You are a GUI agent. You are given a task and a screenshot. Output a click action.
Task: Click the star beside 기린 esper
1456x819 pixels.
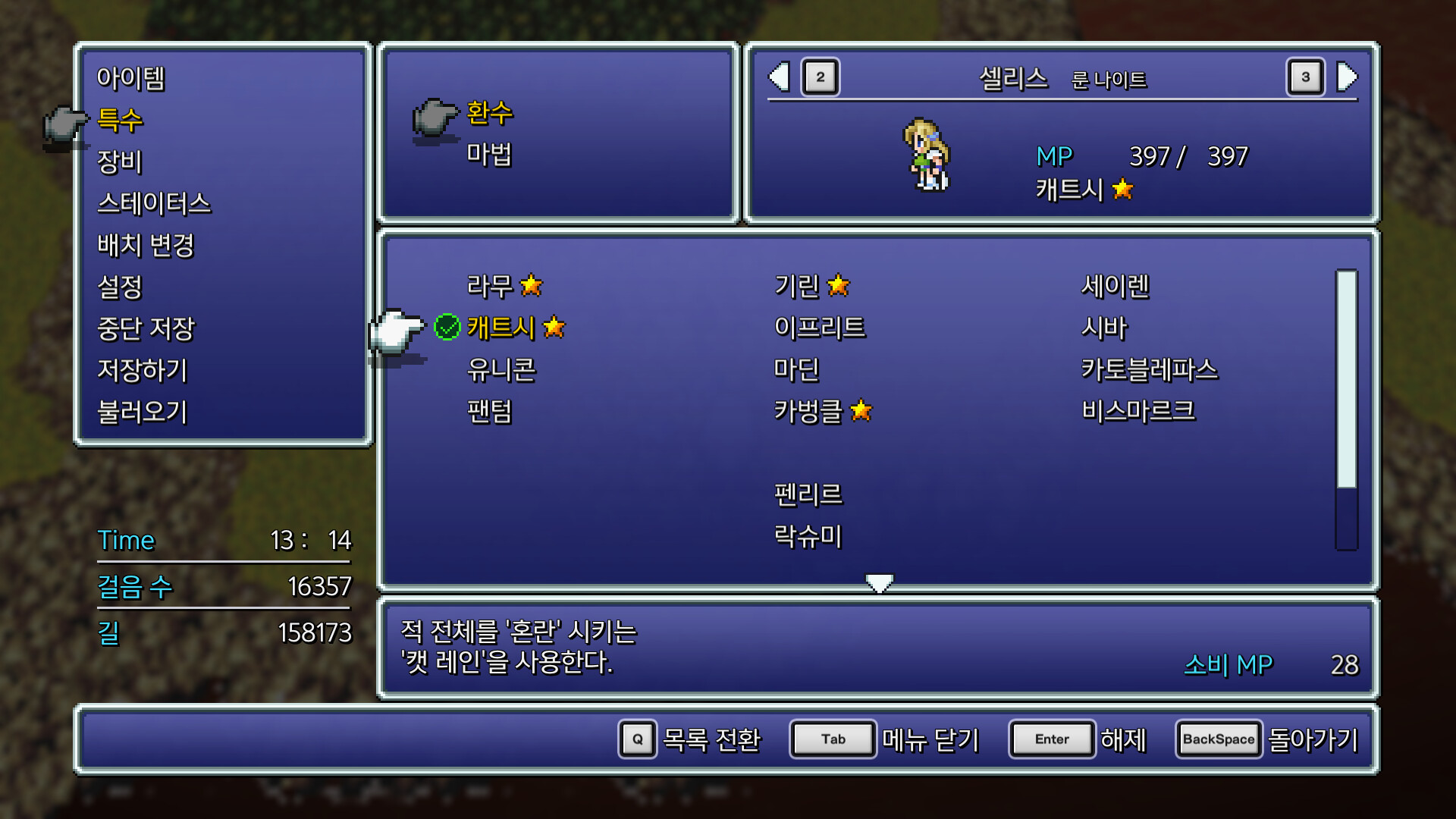(x=839, y=286)
